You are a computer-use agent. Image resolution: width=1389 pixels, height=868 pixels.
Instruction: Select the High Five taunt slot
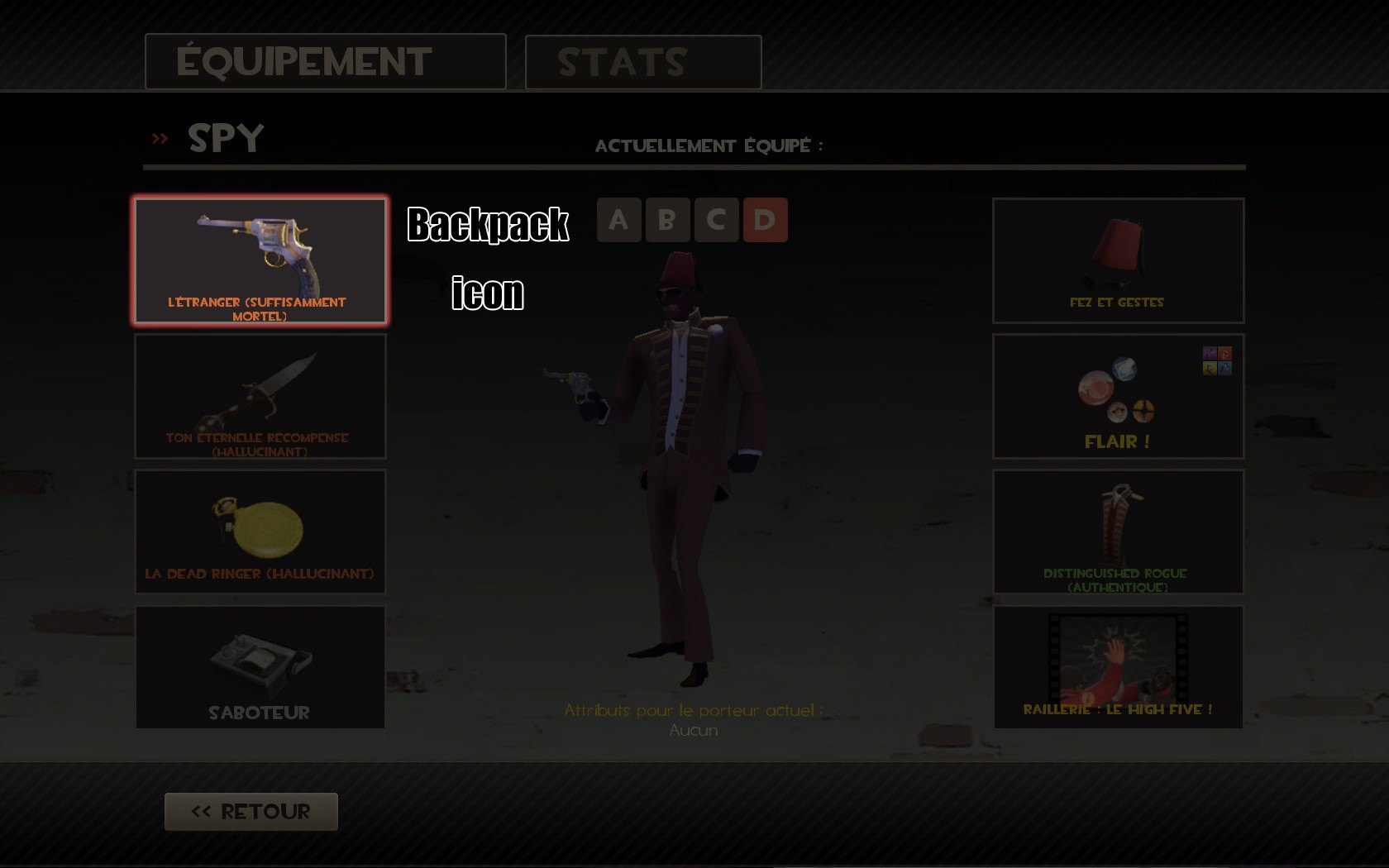1118,668
